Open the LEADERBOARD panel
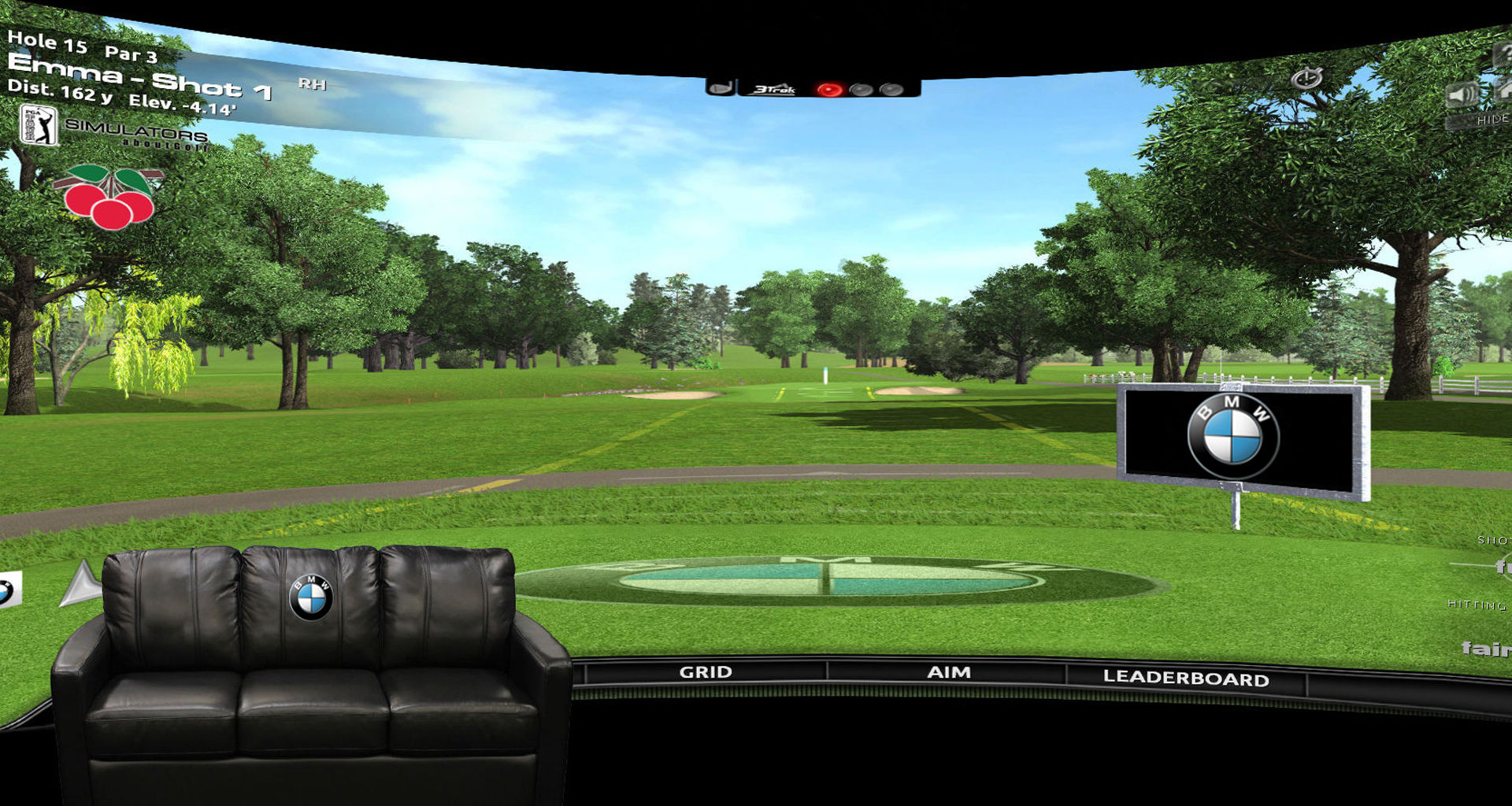The height and width of the screenshot is (806, 1512). [1187, 677]
